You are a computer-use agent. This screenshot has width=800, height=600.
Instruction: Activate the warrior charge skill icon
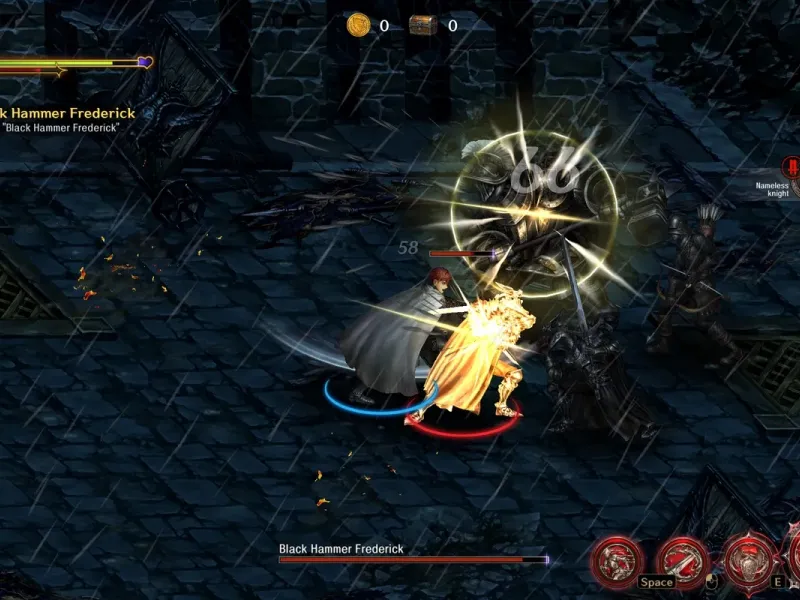coord(617,561)
